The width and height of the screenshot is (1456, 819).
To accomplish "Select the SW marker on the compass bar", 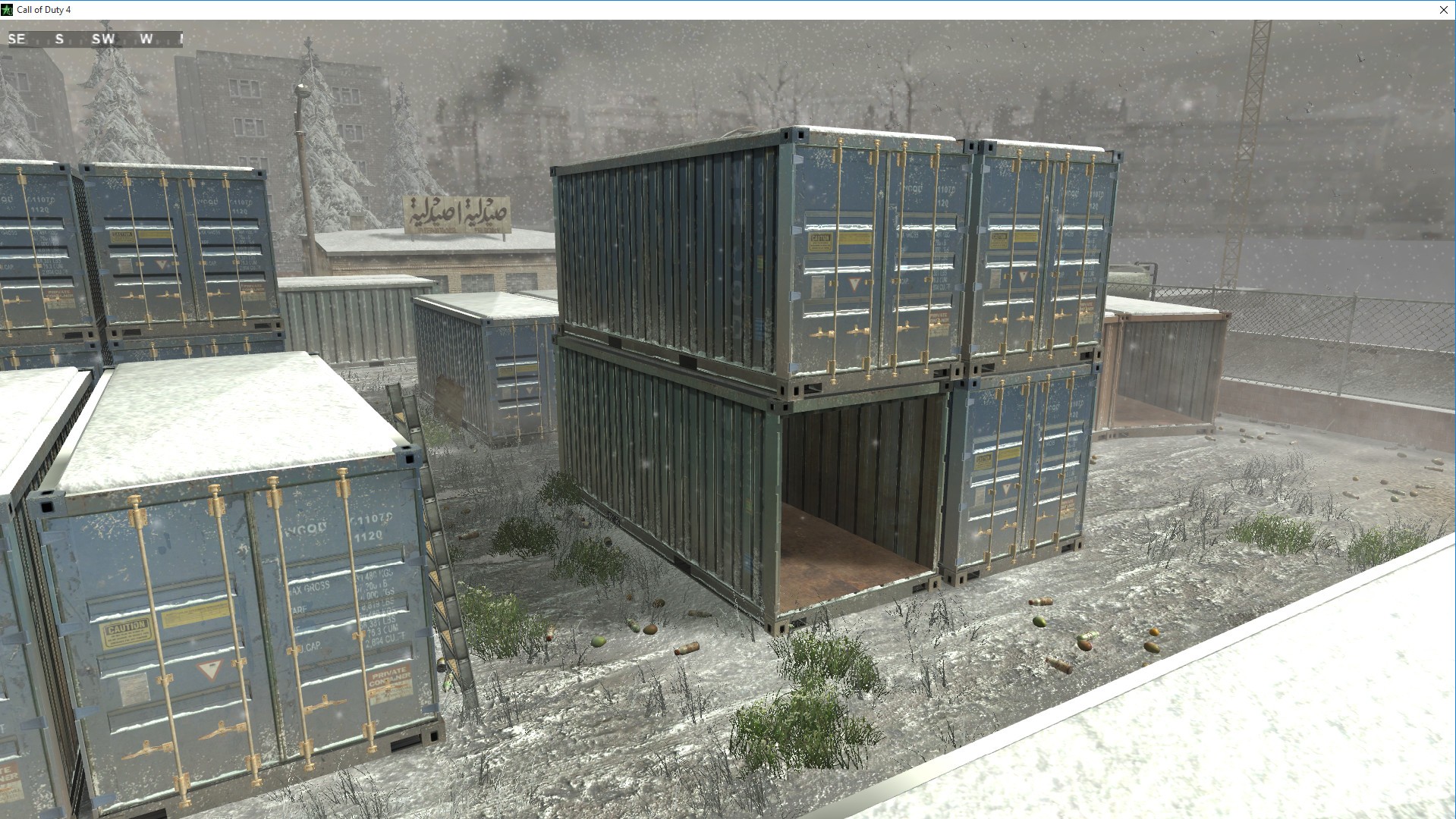I will pos(104,39).
